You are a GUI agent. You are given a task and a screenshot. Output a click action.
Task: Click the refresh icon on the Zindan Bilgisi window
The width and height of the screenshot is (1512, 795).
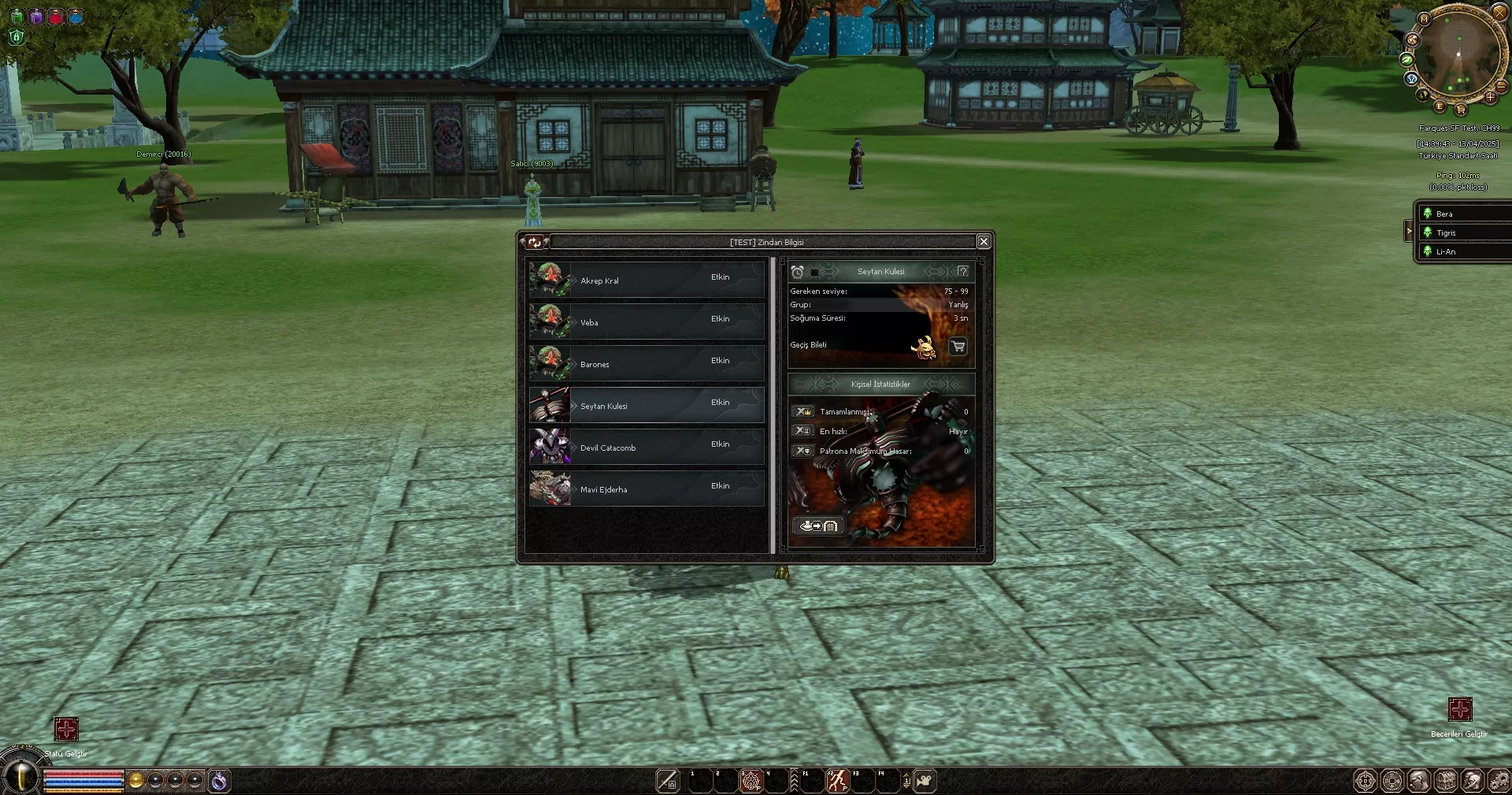pyautogui.click(x=534, y=243)
